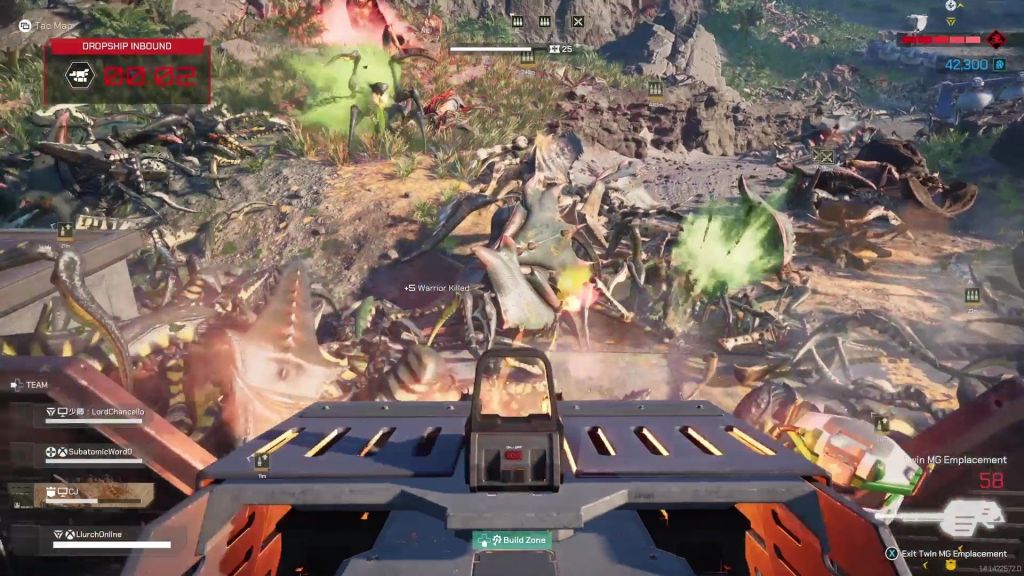Select the Dropship Inbound objective tracker
The height and width of the screenshot is (576, 1024).
(x=126, y=72)
